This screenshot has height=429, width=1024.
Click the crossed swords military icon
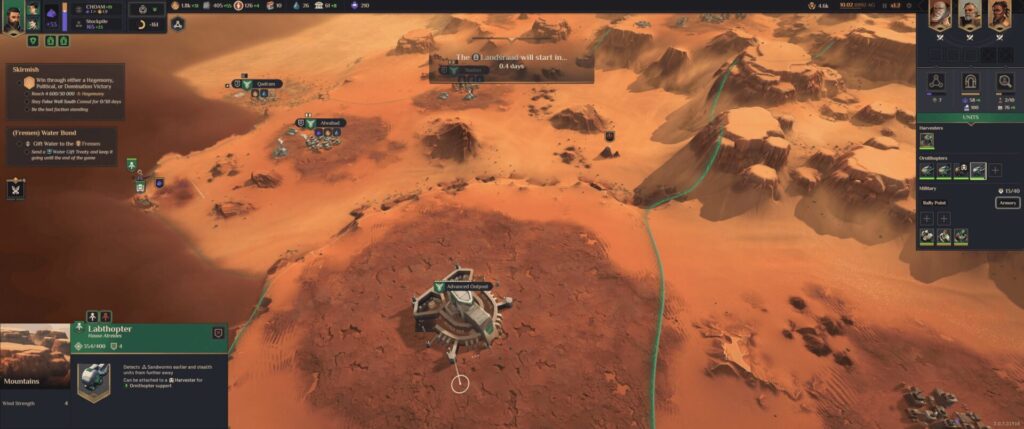16,188
